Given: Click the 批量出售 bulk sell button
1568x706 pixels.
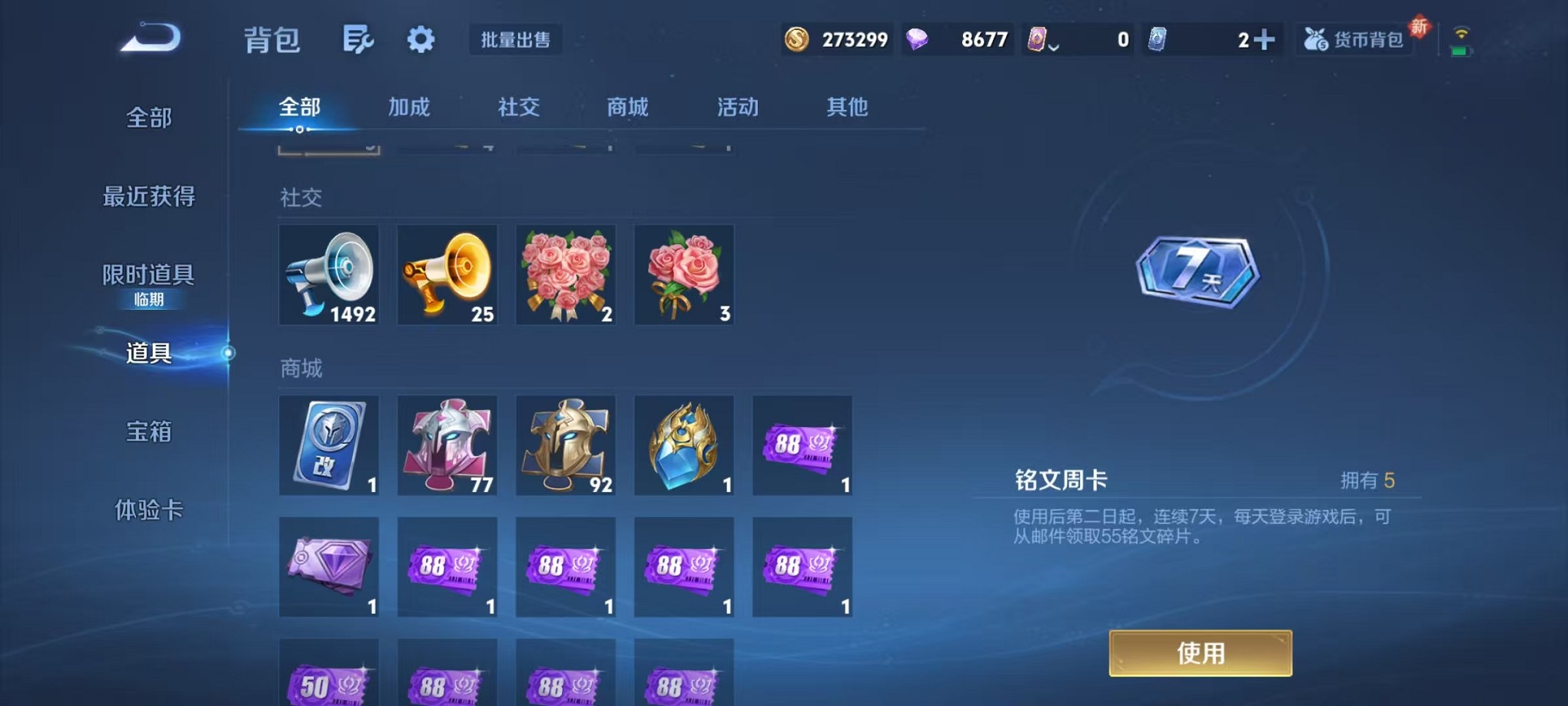Looking at the screenshot, I should pyautogui.click(x=517, y=40).
